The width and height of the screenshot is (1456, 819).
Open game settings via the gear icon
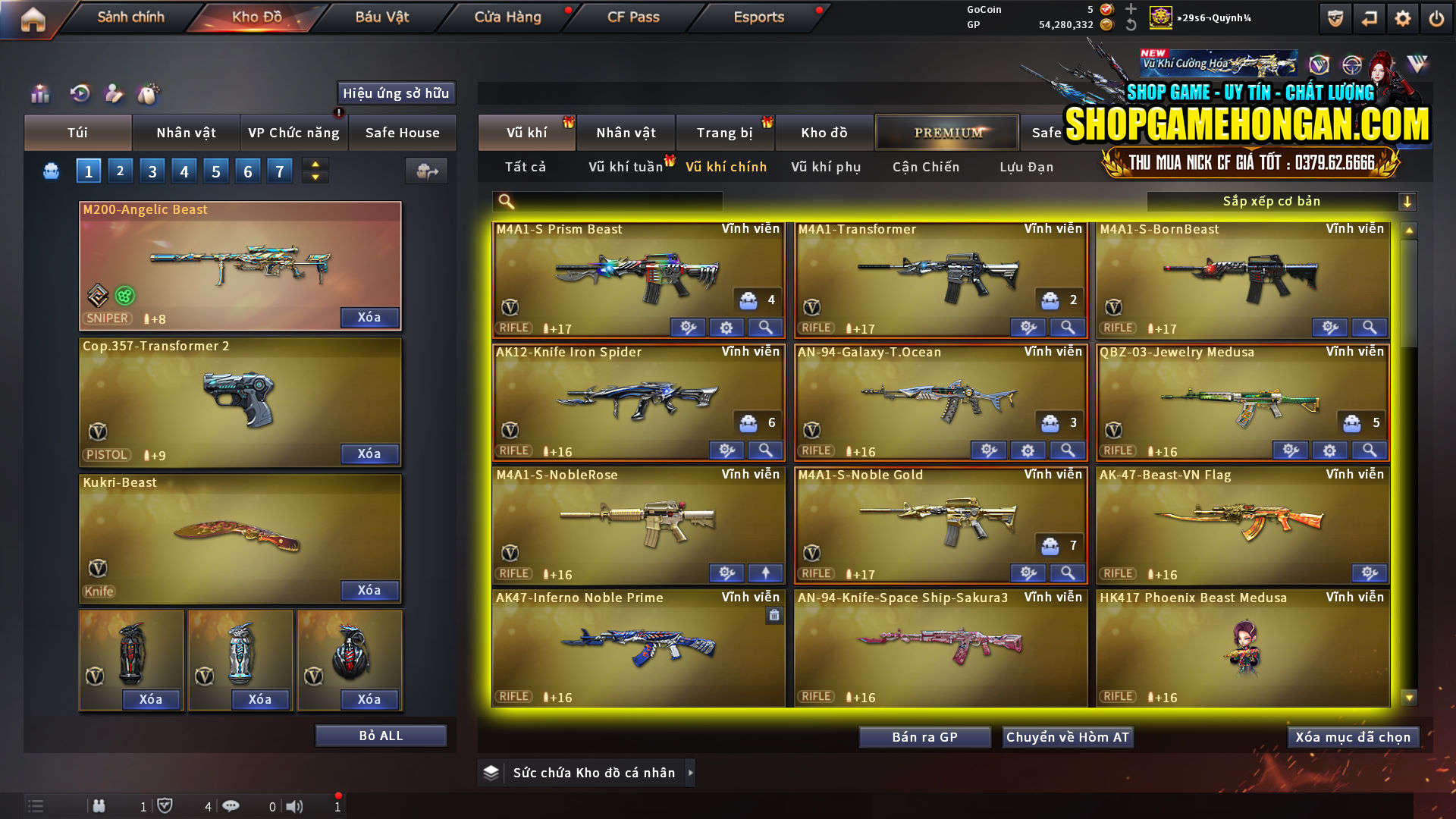coord(1404,17)
